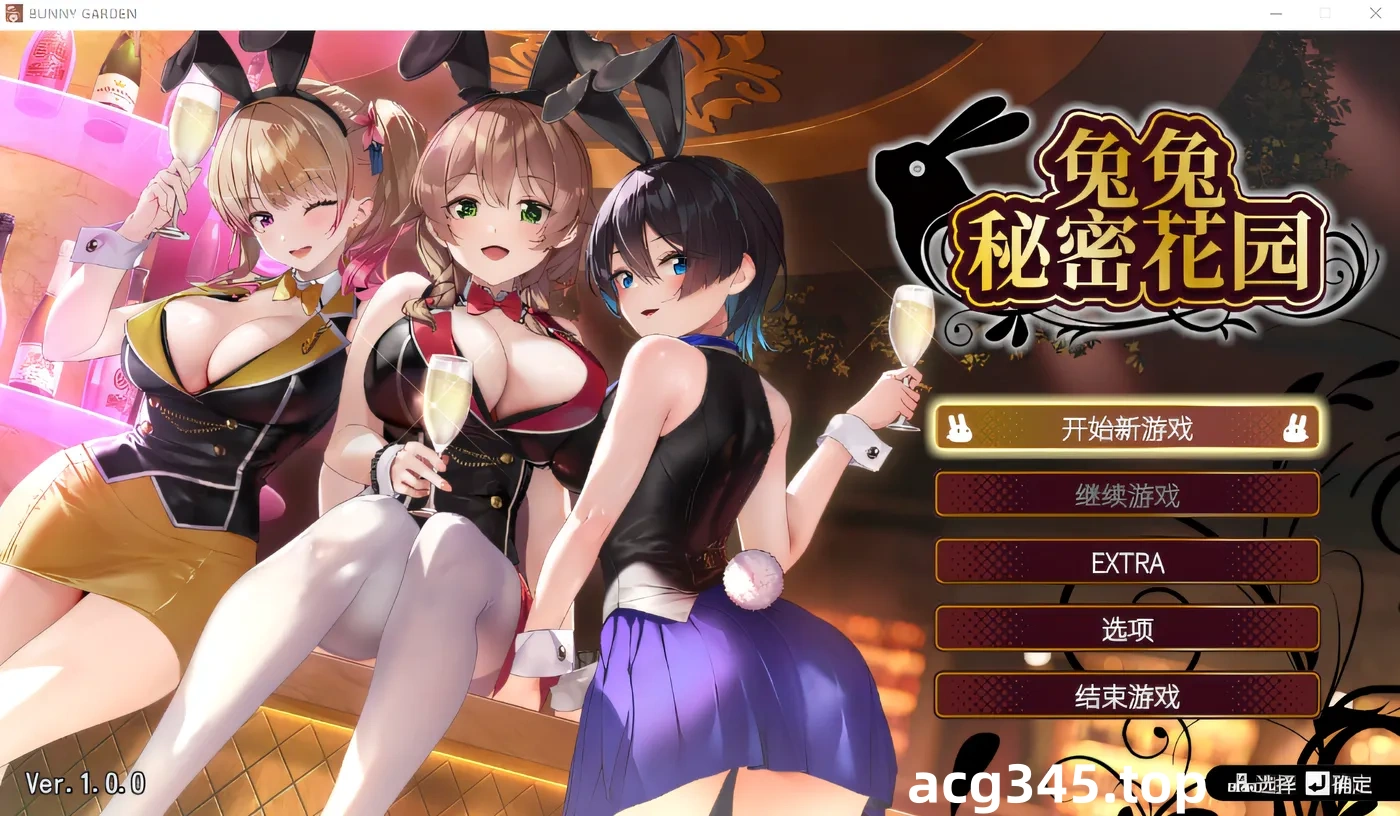
Task: Select 开始新游戏 to start a new game
Action: coord(1127,428)
